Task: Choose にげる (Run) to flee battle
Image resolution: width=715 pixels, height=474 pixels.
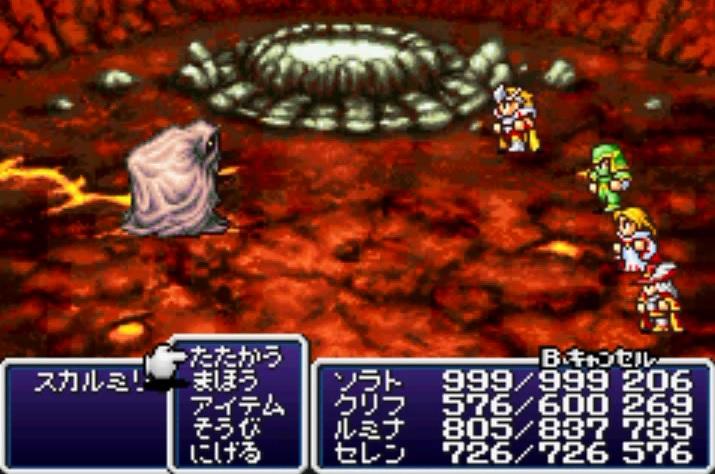Action: point(224,454)
